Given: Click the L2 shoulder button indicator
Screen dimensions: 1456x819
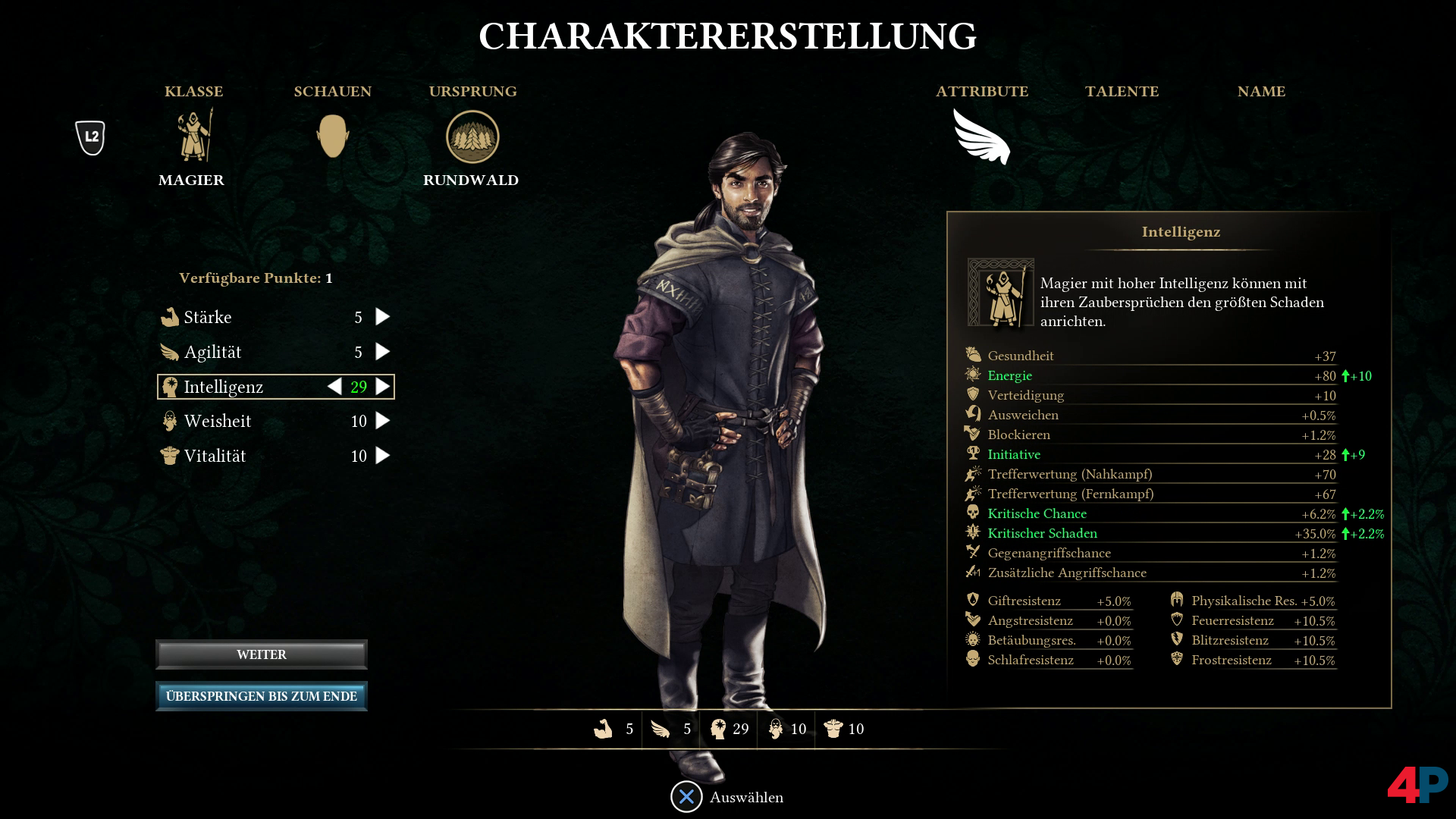Looking at the screenshot, I should pyautogui.click(x=89, y=137).
